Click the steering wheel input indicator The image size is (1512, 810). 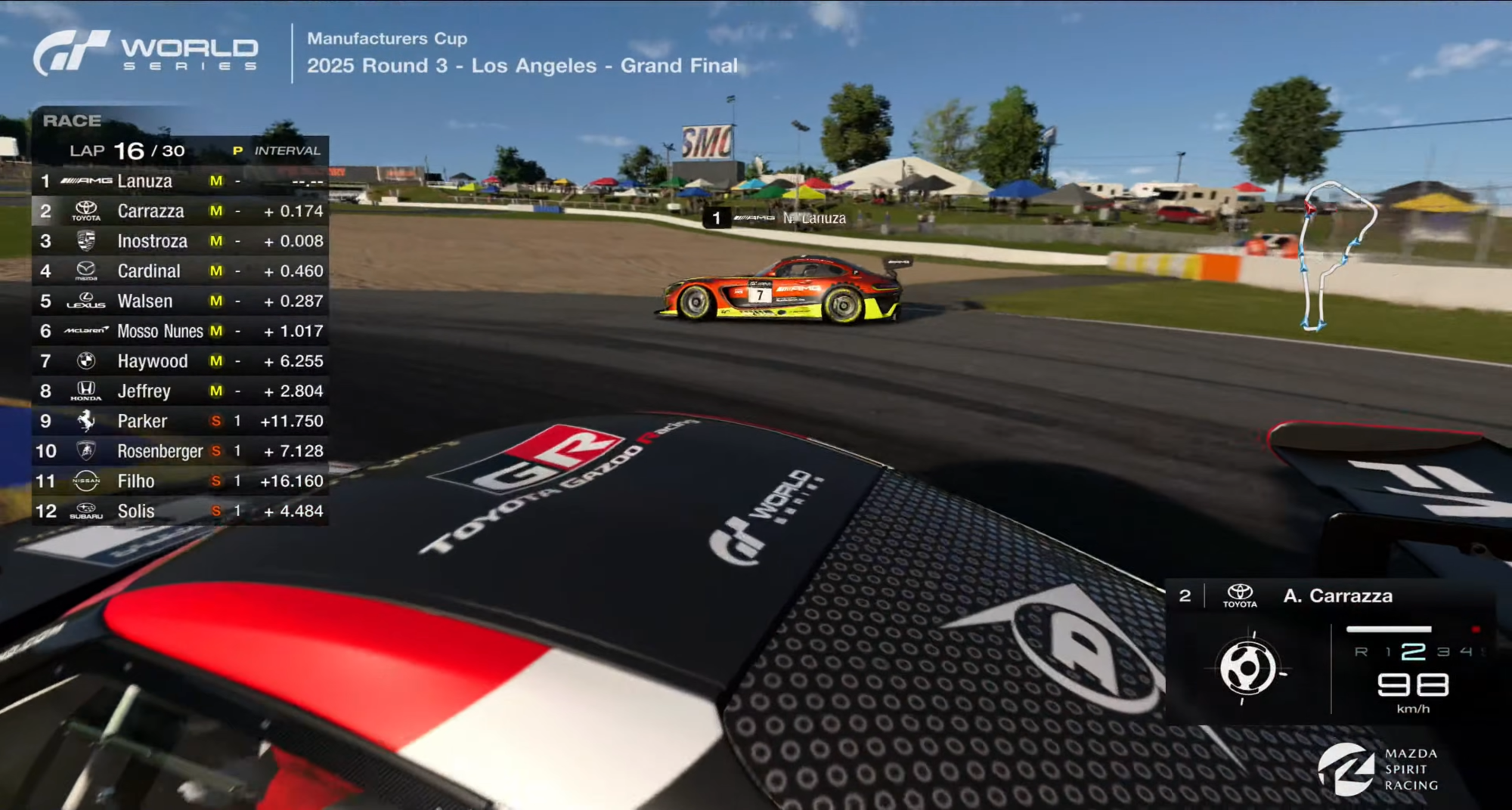1247,668
